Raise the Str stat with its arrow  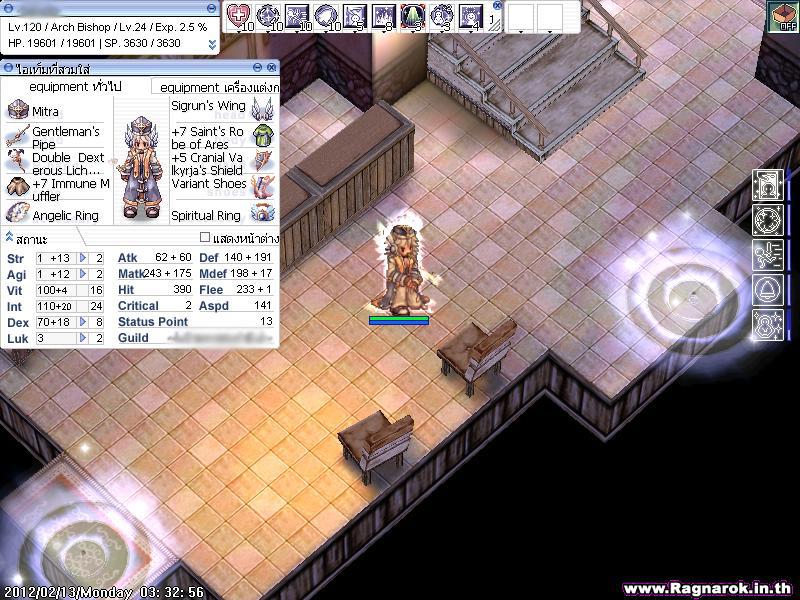(84, 258)
